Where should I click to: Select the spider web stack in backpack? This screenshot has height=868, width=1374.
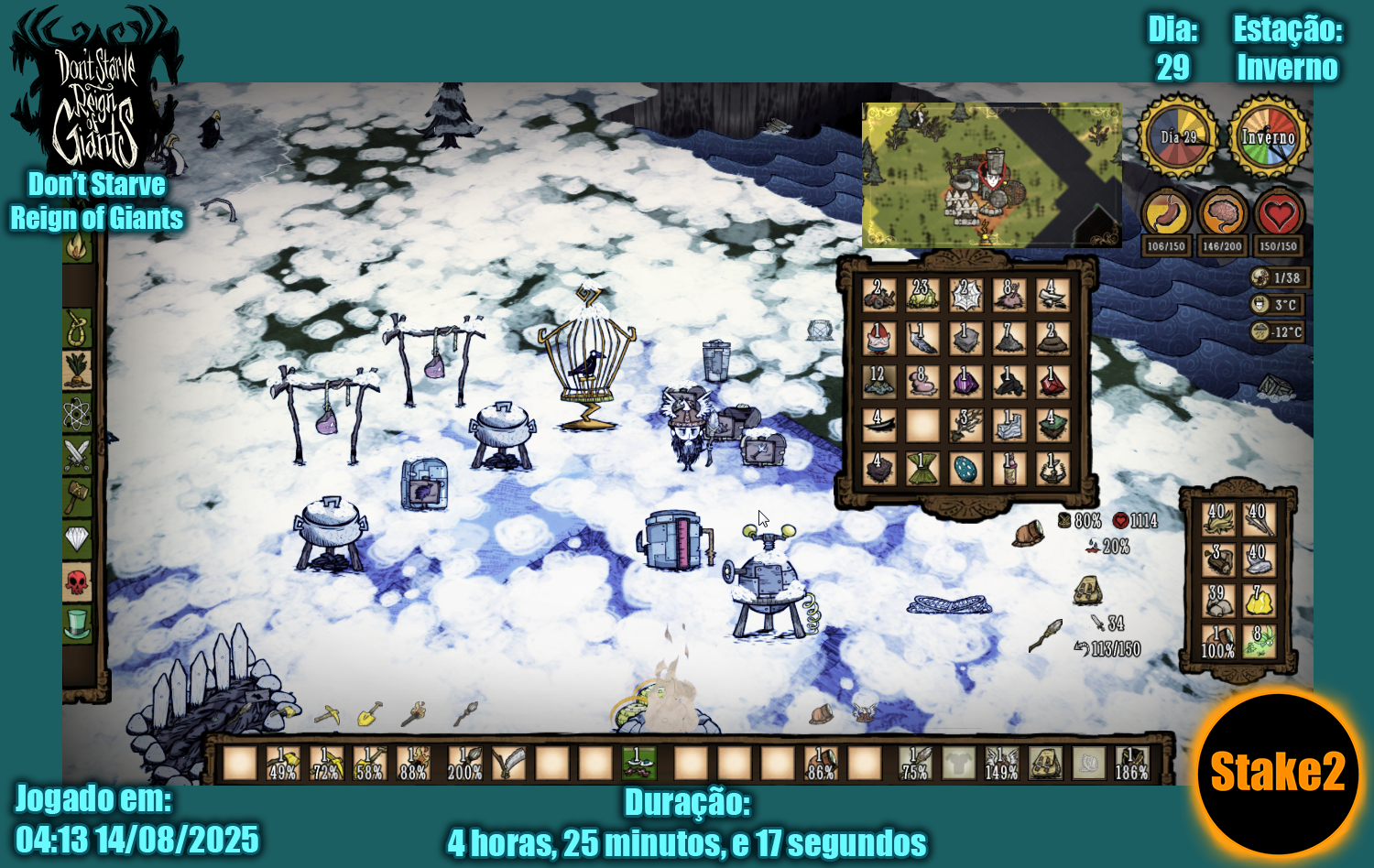[x=965, y=295]
